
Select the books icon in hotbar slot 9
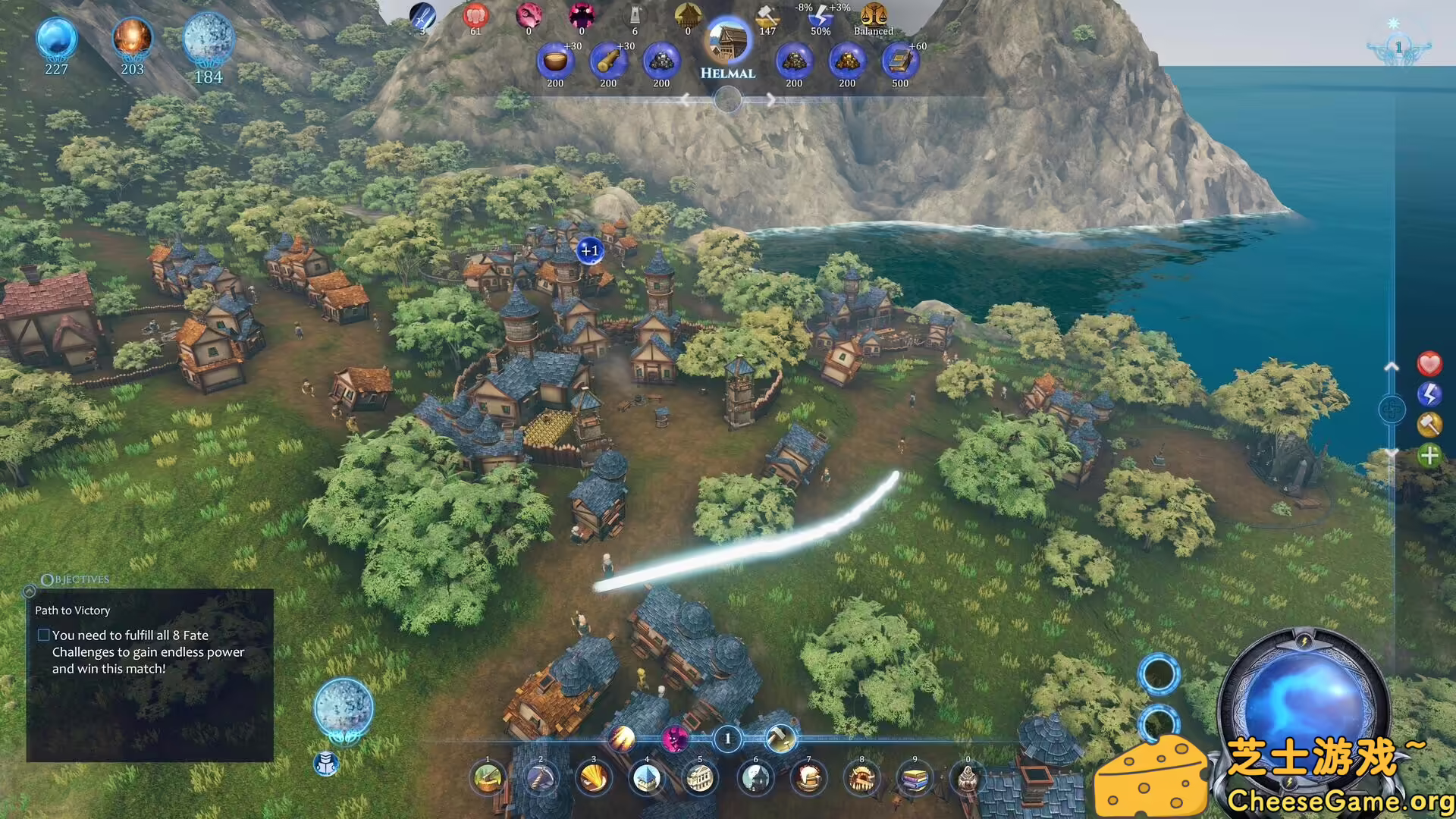[x=914, y=779]
